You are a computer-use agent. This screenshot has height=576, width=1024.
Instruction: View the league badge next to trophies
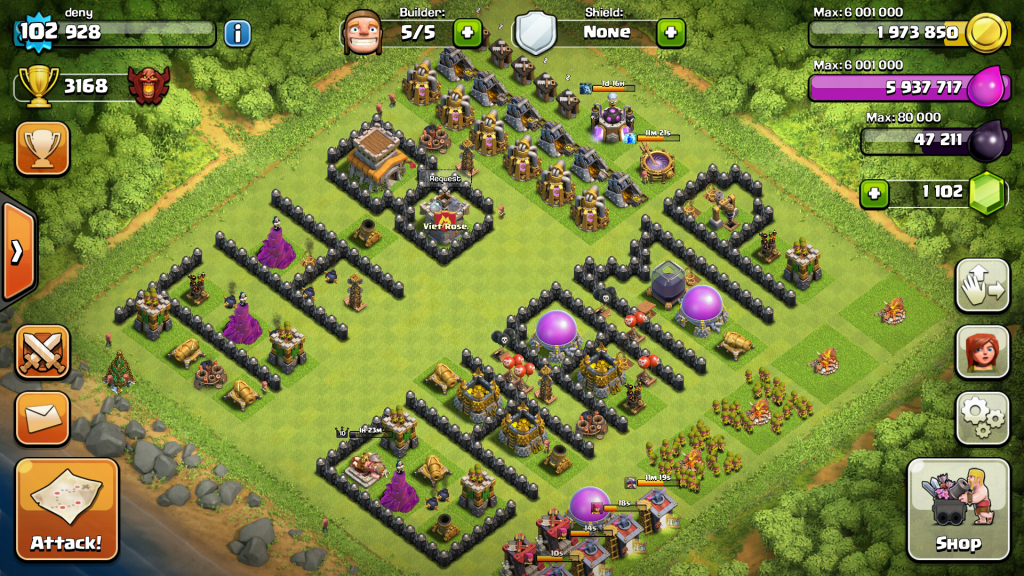[x=148, y=86]
